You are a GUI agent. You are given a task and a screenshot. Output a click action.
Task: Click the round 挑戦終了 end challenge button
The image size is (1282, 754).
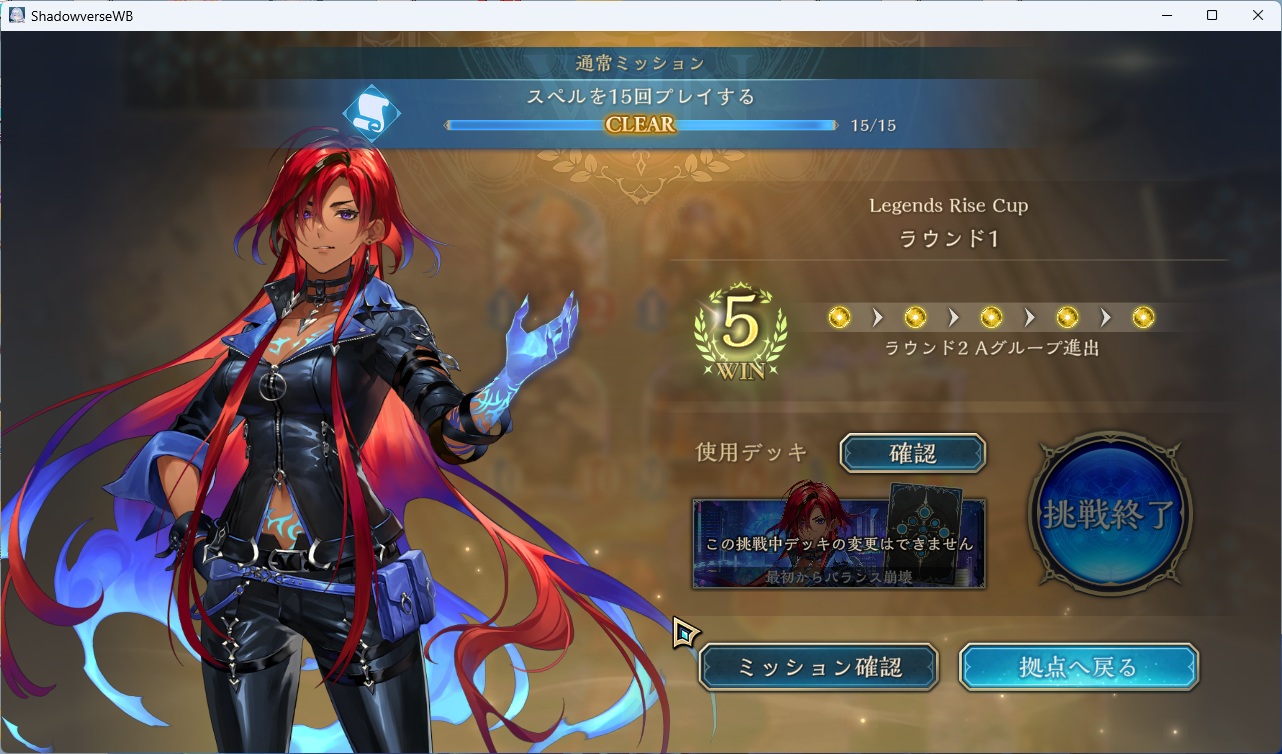click(x=1109, y=513)
